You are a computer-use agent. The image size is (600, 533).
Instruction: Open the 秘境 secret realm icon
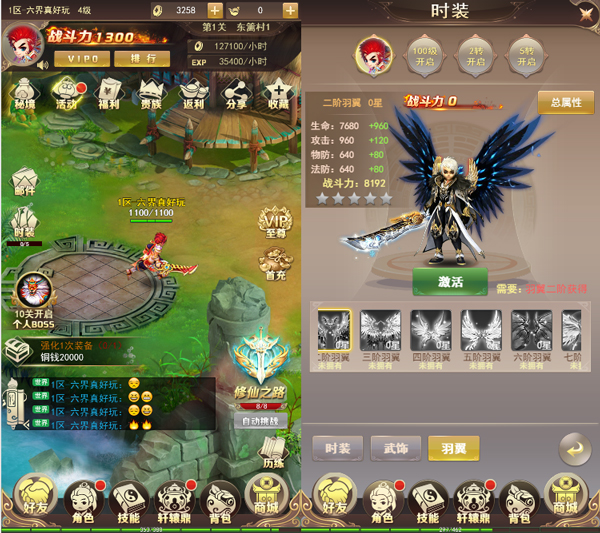26,92
